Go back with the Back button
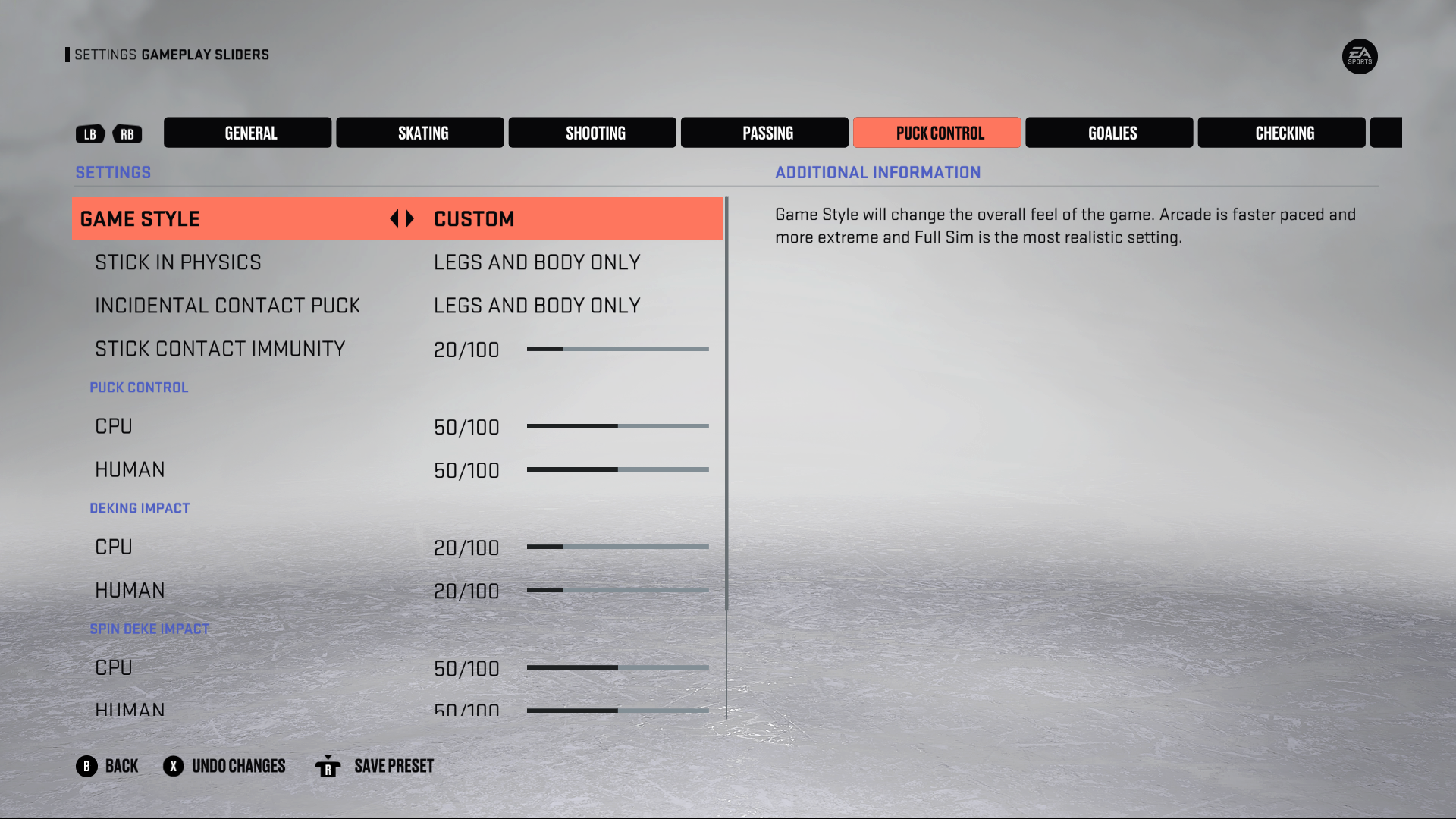1456x819 pixels. pyautogui.click(x=108, y=766)
